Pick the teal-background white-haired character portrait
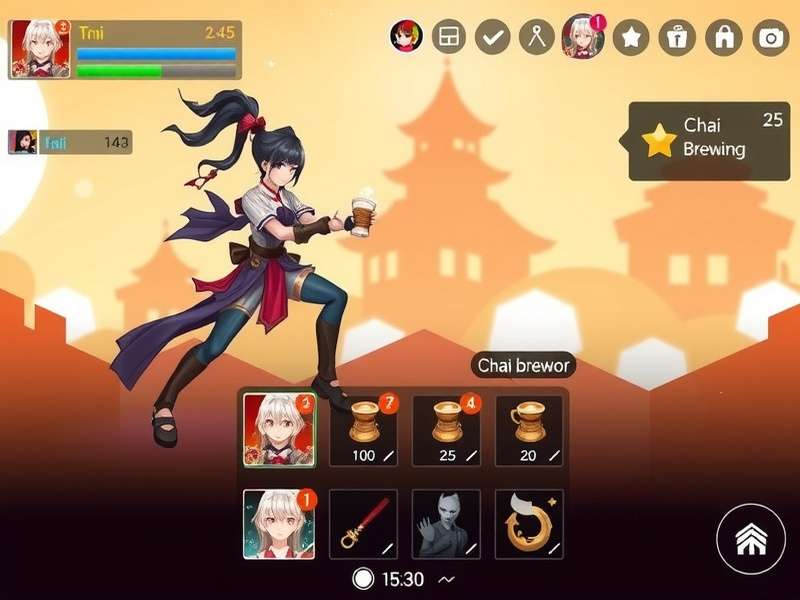The image size is (800, 600). 279,524
